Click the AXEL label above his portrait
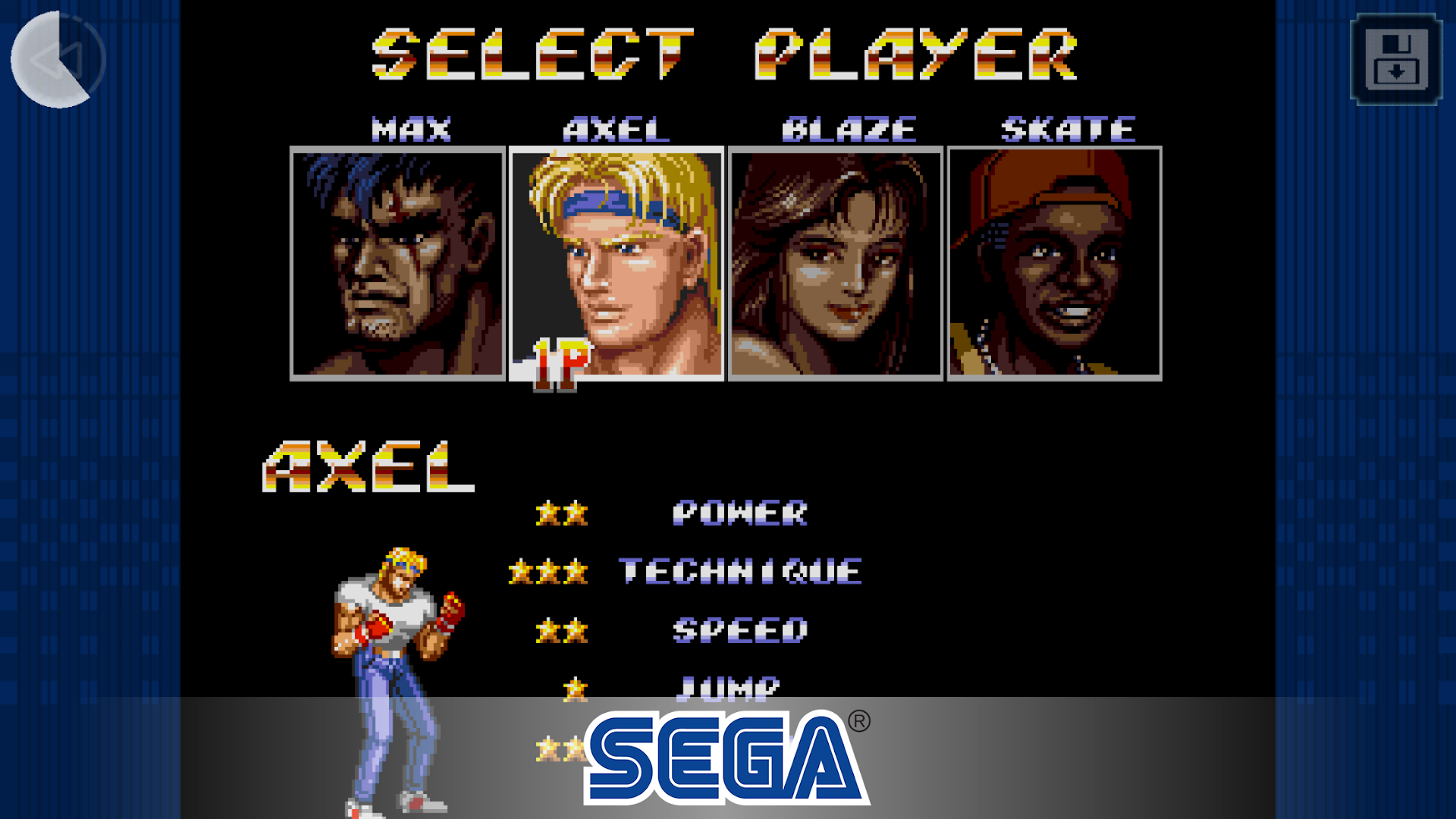1456x819 pixels. tap(614, 127)
